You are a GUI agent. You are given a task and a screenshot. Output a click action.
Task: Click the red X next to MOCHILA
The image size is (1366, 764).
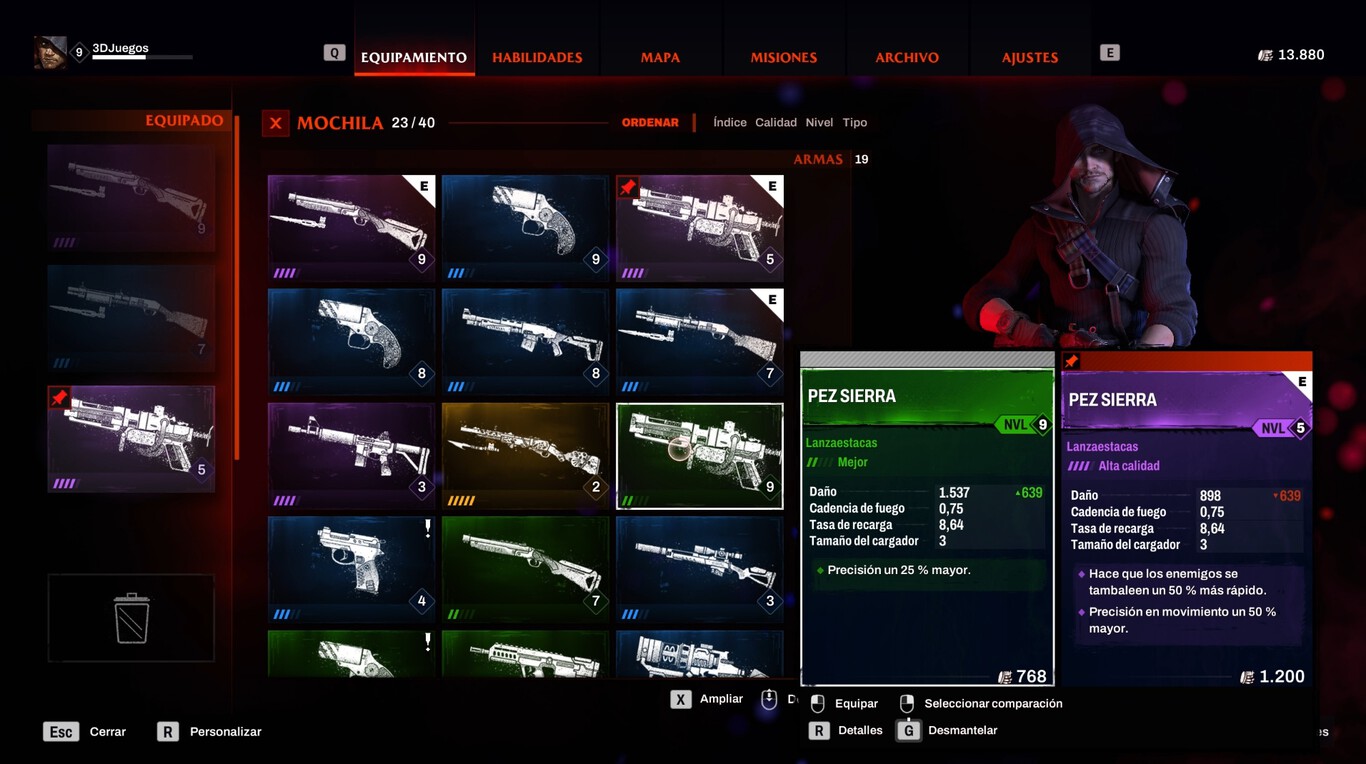point(275,123)
